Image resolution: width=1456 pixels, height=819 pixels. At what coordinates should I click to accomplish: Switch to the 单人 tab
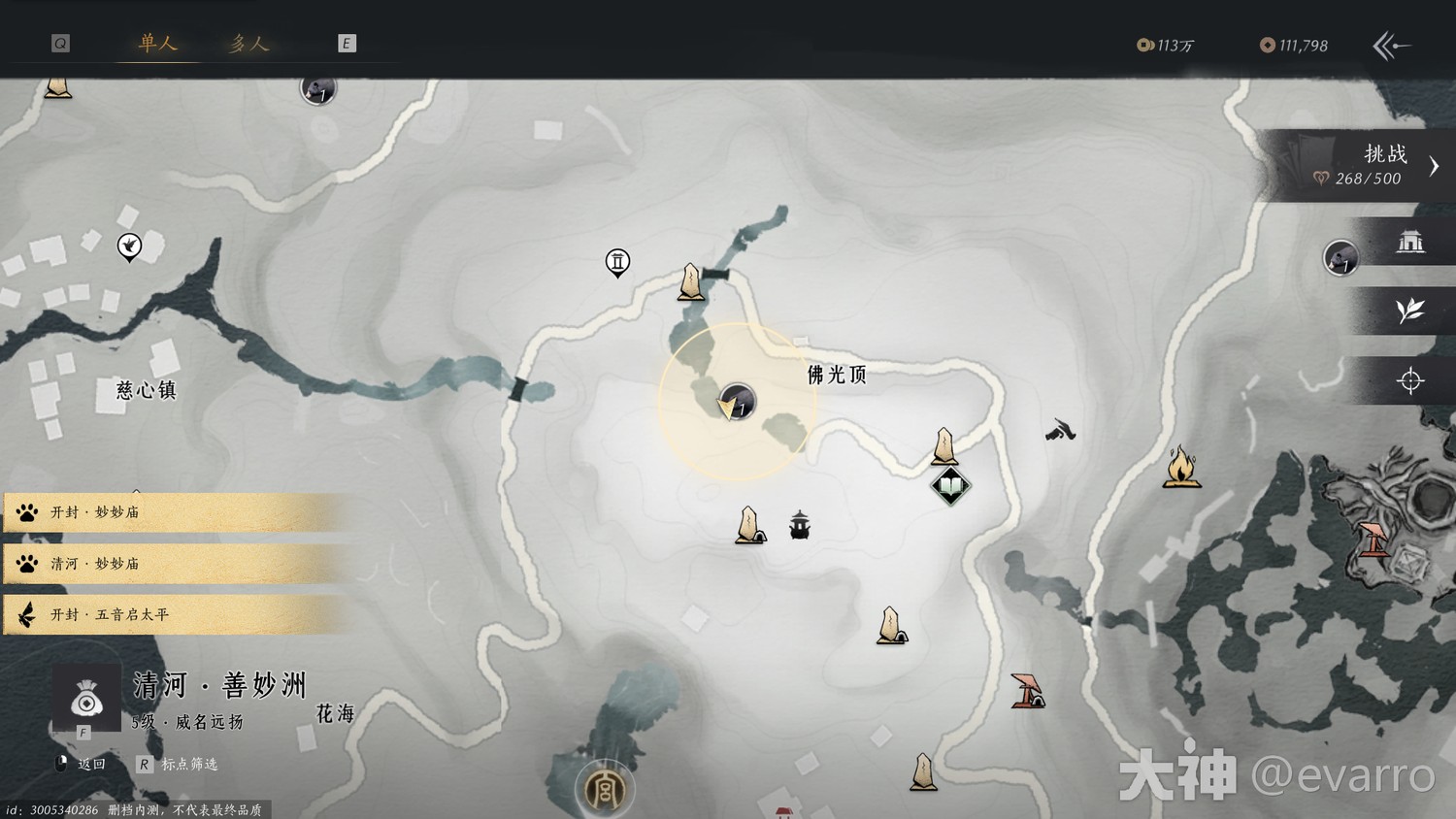(x=157, y=43)
